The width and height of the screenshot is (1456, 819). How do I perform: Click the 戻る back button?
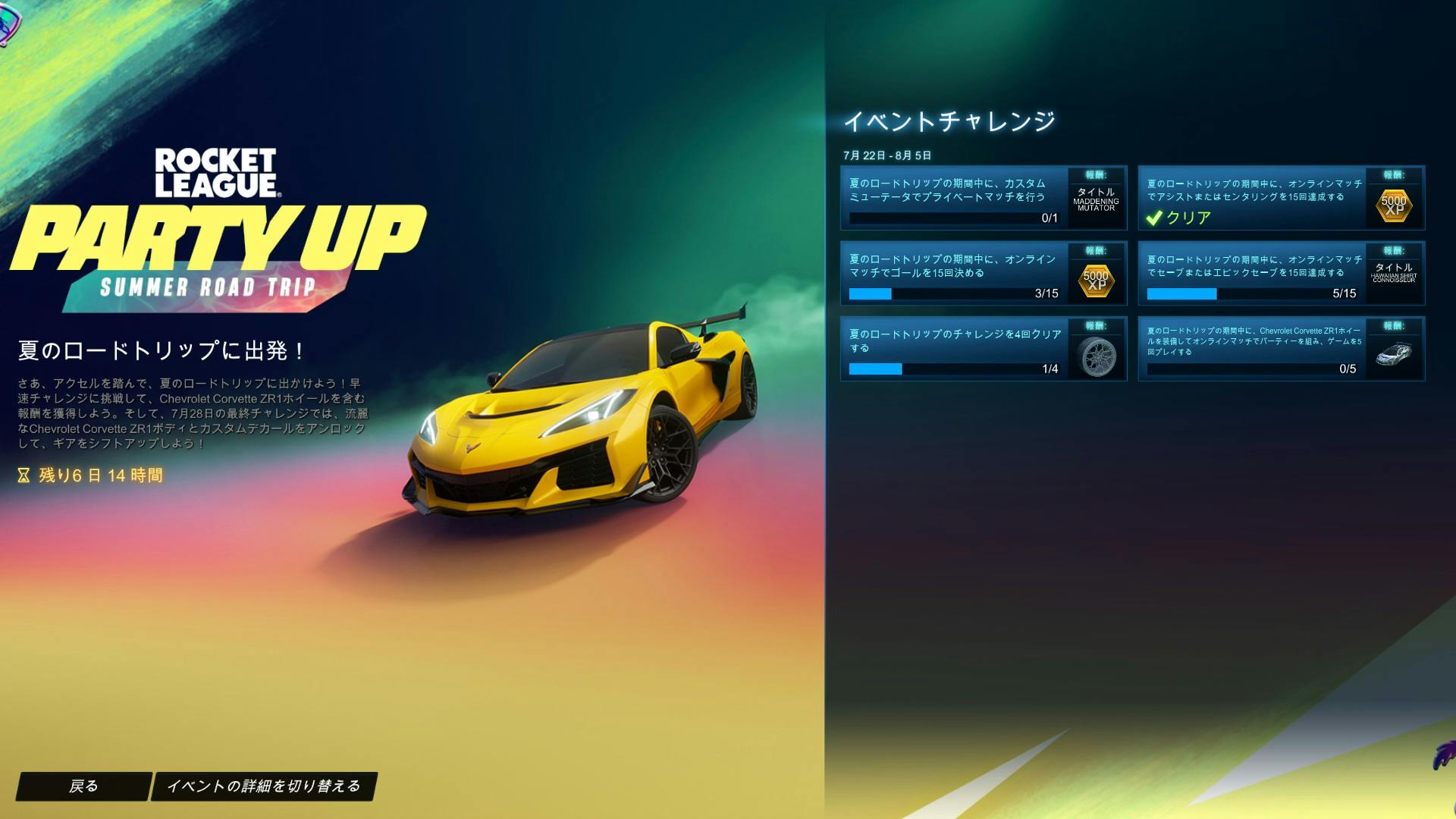pyautogui.click(x=86, y=787)
